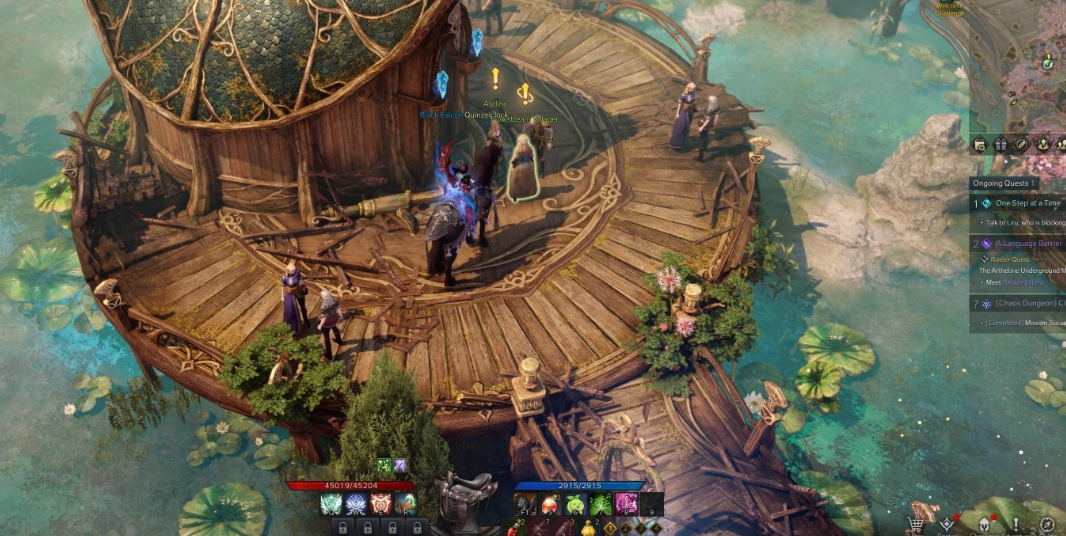Open the Adventure exclamation menu

pos(1015,523)
